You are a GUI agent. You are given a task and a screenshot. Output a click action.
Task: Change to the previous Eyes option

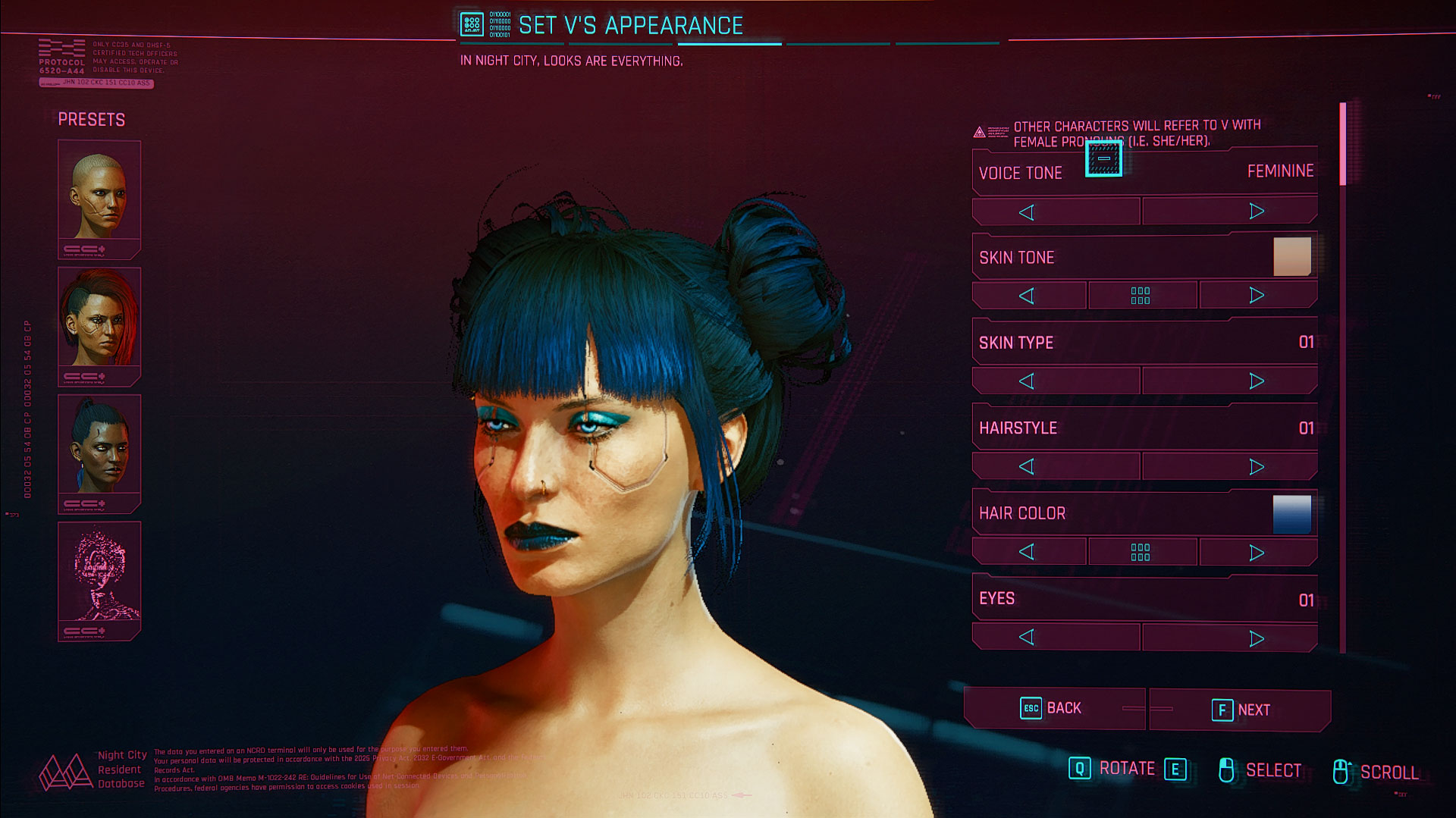(1027, 638)
